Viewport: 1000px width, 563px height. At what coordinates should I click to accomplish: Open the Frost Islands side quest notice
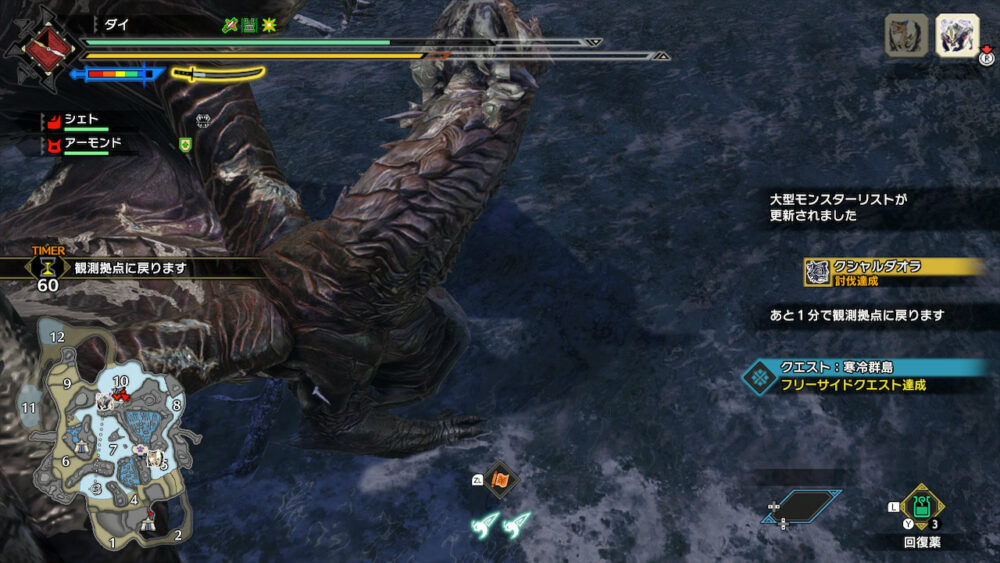coord(862,375)
